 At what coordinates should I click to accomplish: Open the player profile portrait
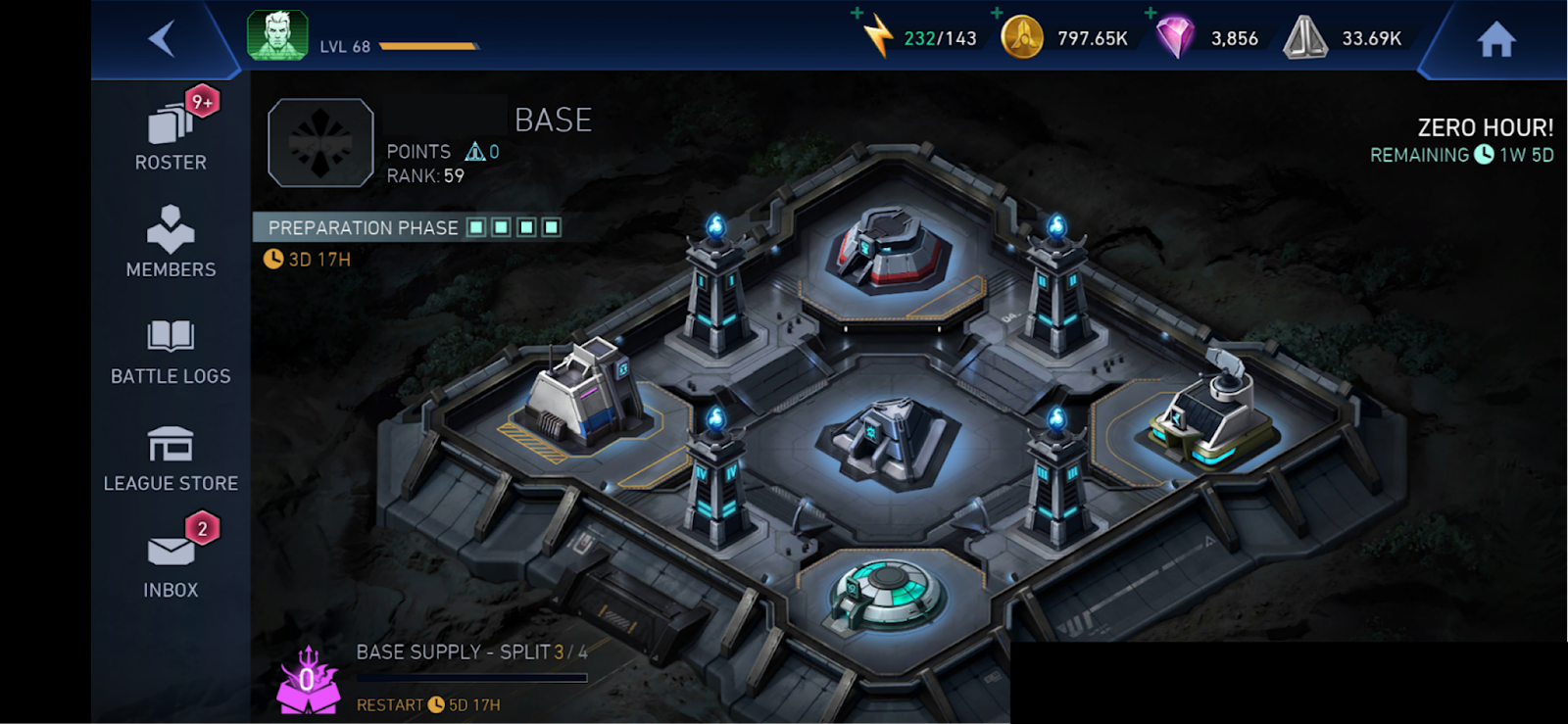coord(277,36)
